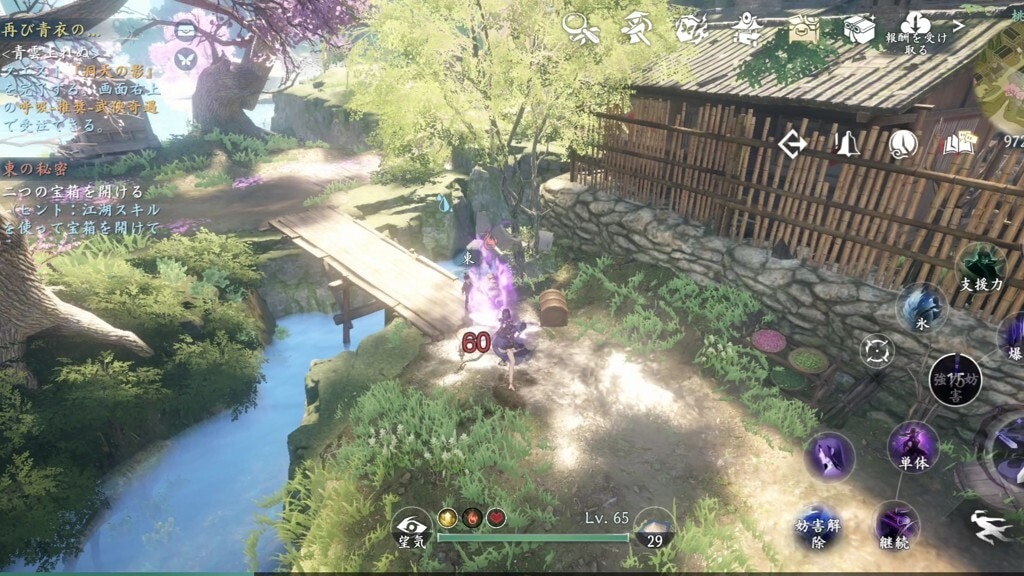This screenshot has width=1024, height=576.
Task: Open the white gift box icon
Action: coord(858,28)
